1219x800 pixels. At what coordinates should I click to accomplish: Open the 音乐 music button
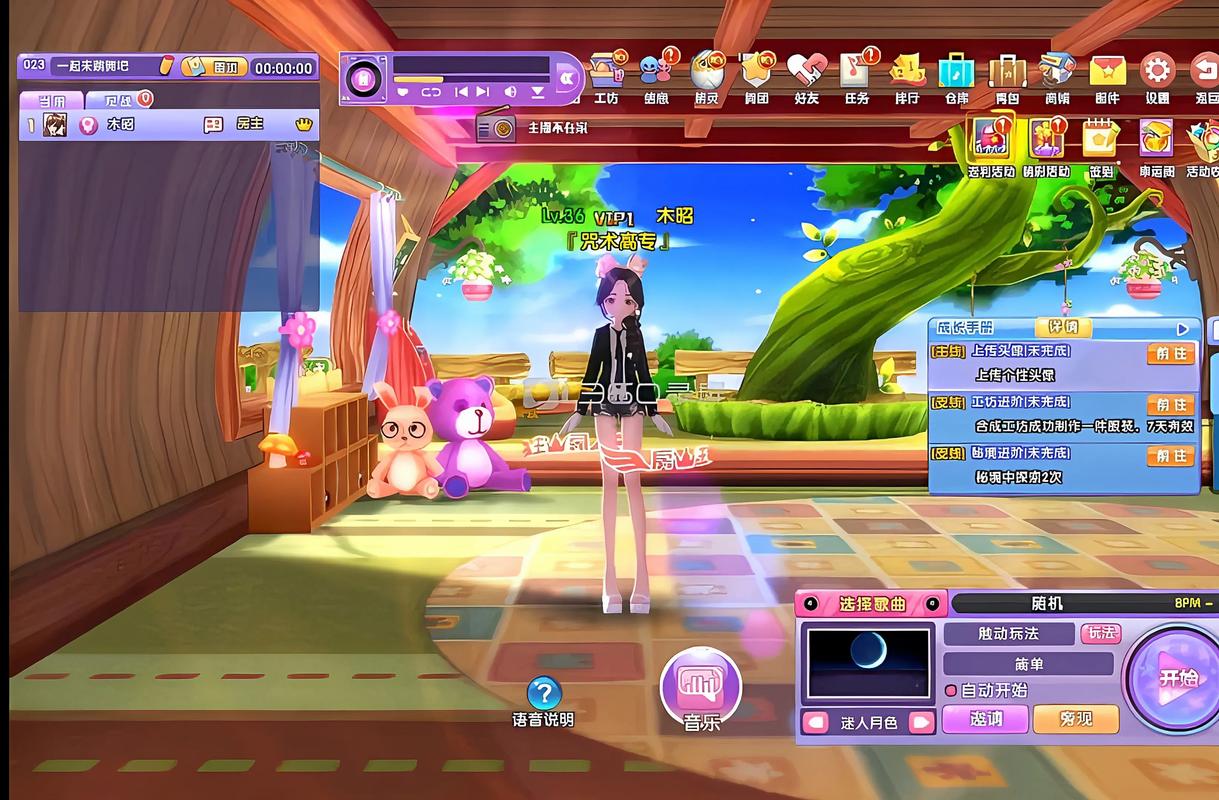click(x=701, y=685)
